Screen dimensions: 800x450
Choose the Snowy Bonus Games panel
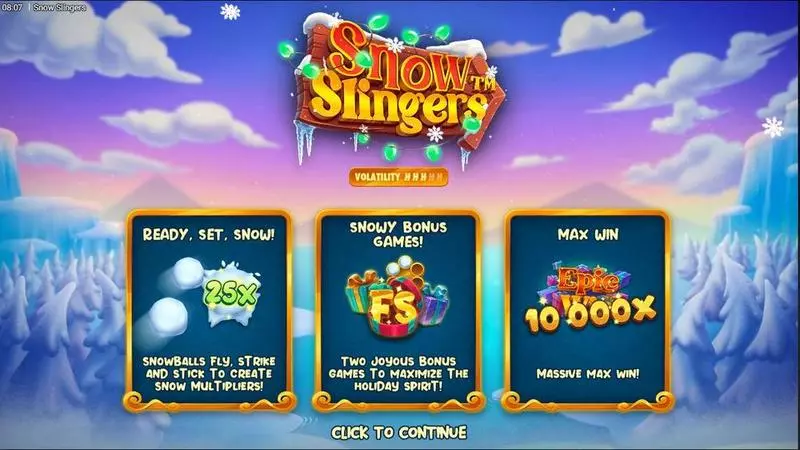pos(399,312)
